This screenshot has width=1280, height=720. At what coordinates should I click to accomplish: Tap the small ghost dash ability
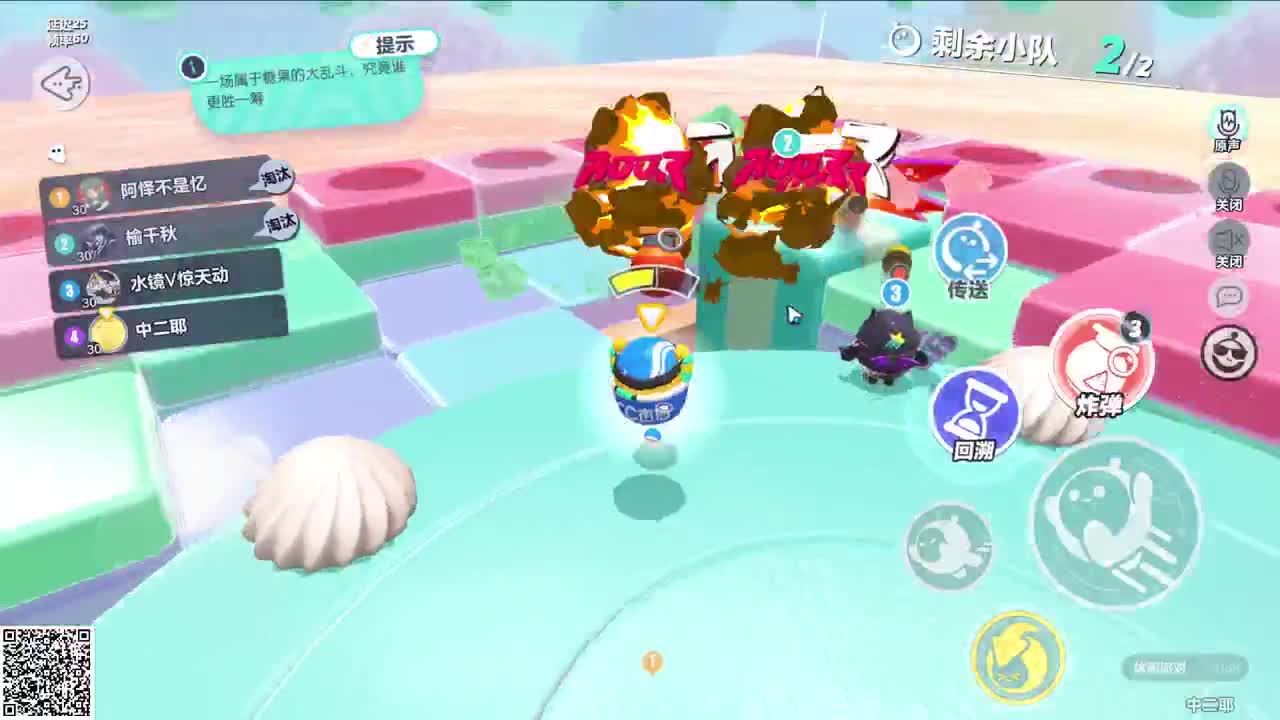pyautogui.click(x=947, y=545)
